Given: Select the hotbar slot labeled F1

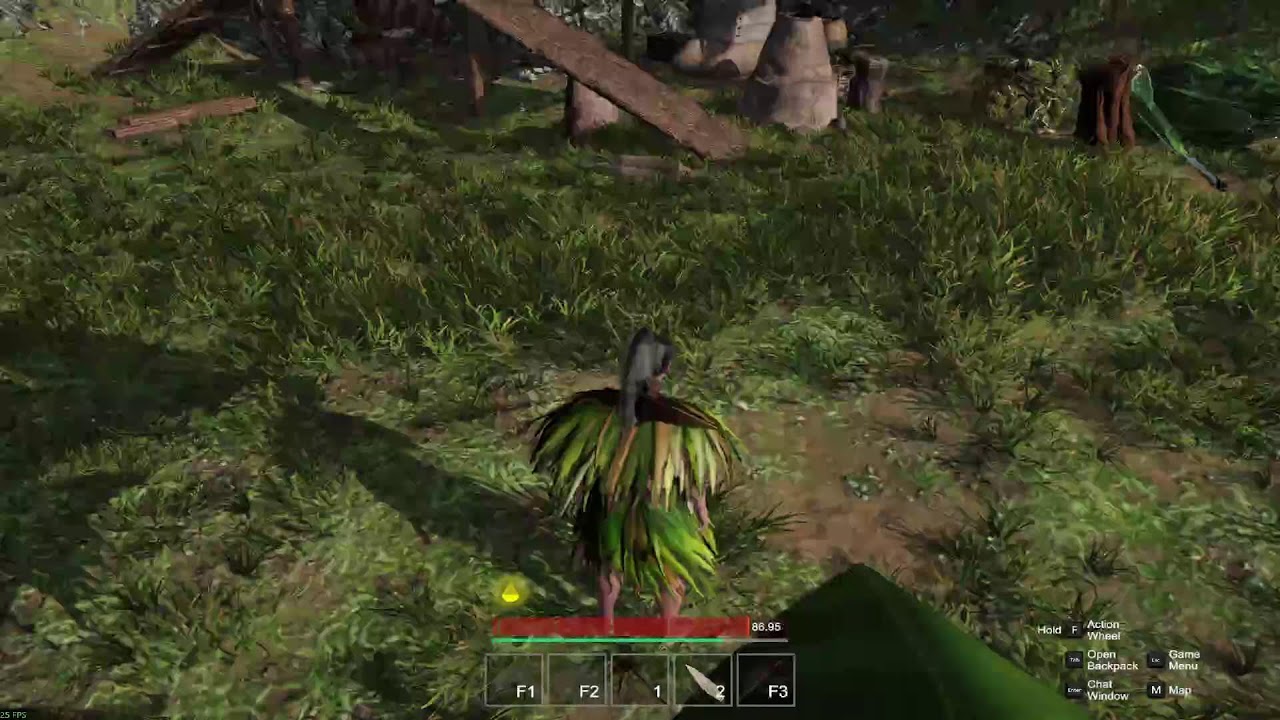Looking at the screenshot, I should (515, 681).
